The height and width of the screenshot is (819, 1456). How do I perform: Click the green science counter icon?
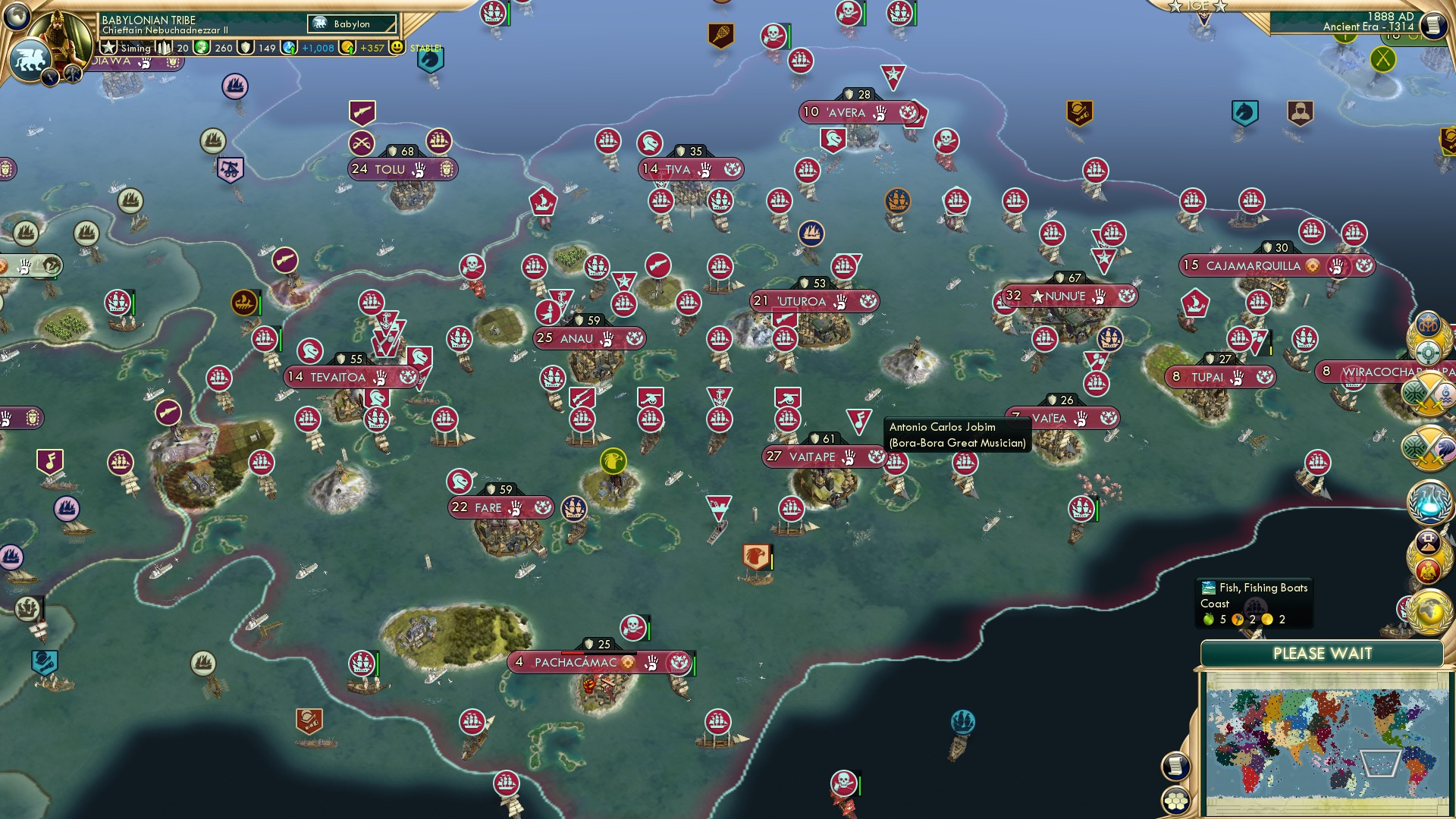(x=202, y=47)
